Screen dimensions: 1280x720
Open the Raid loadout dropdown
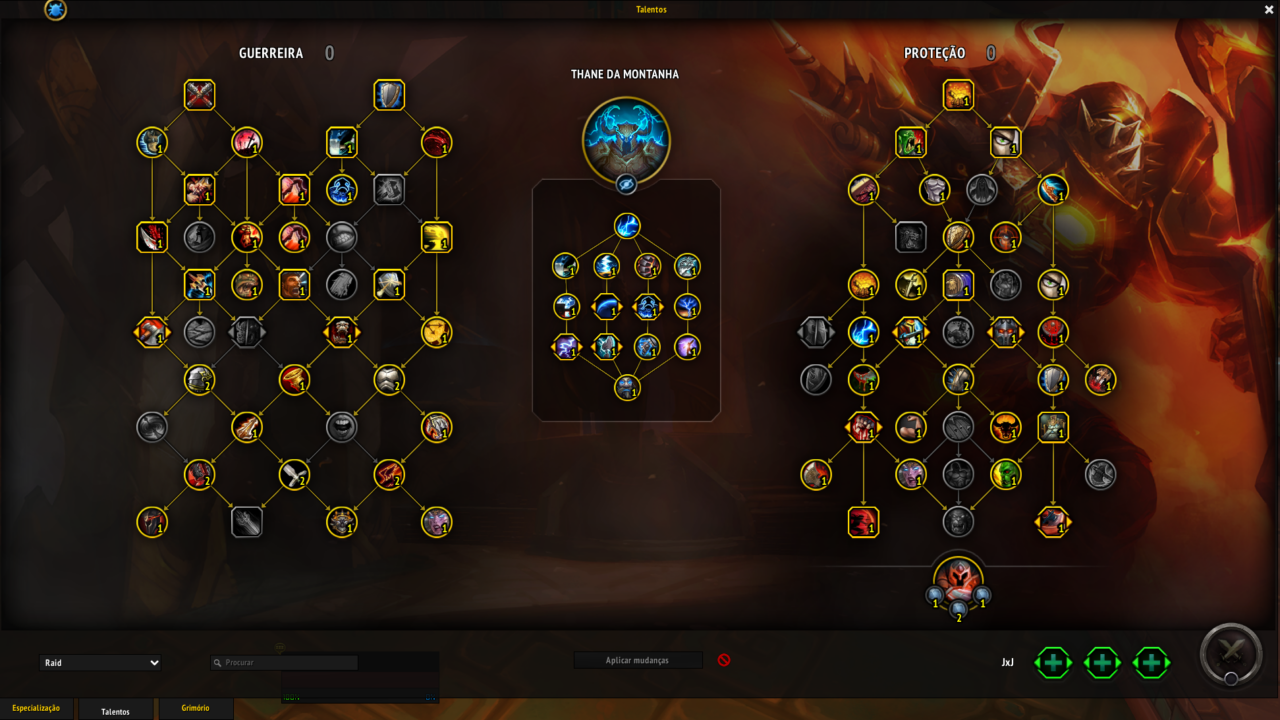(x=100, y=663)
